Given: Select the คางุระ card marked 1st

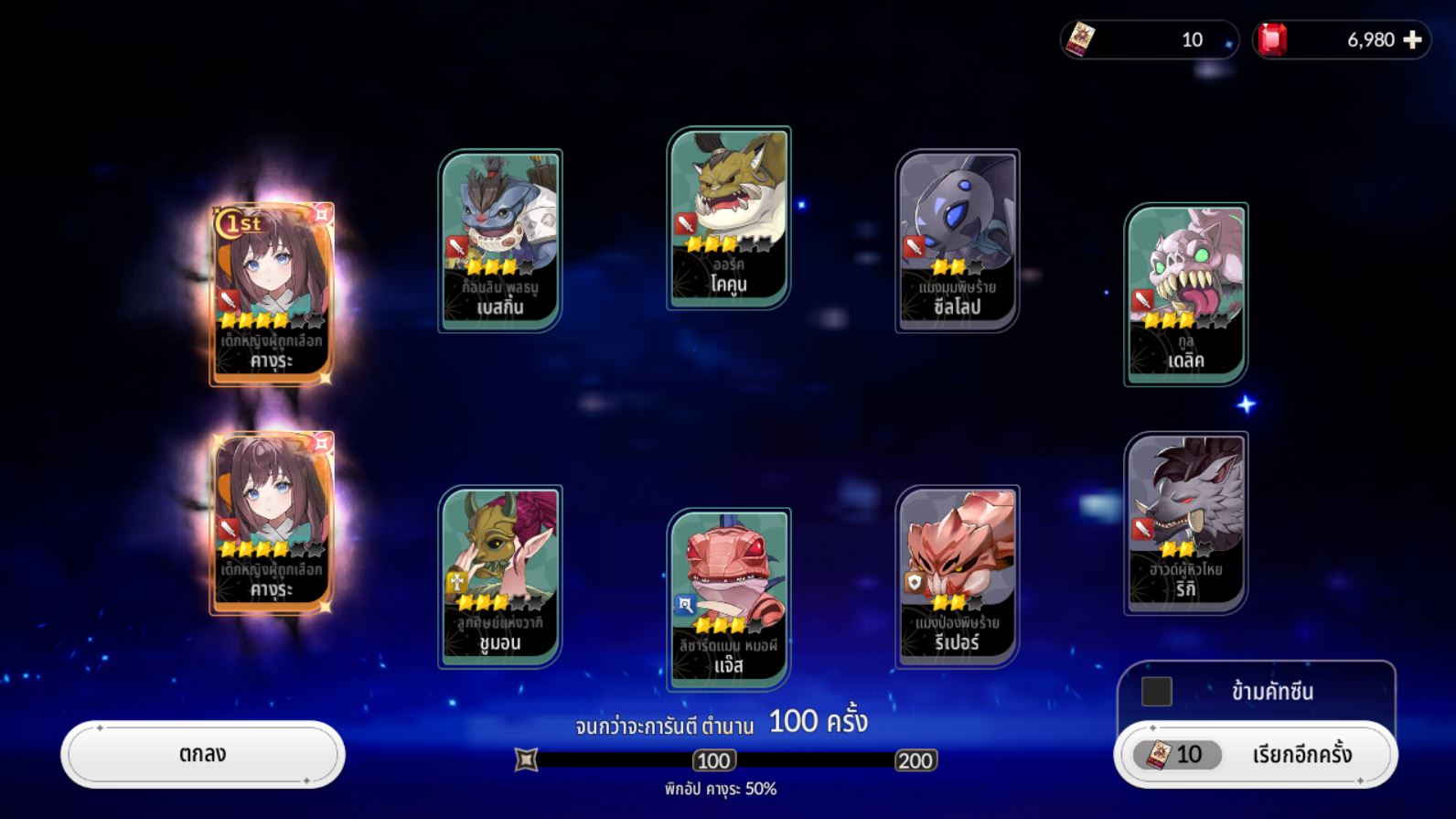Looking at the screenshot, I should 272,293.
